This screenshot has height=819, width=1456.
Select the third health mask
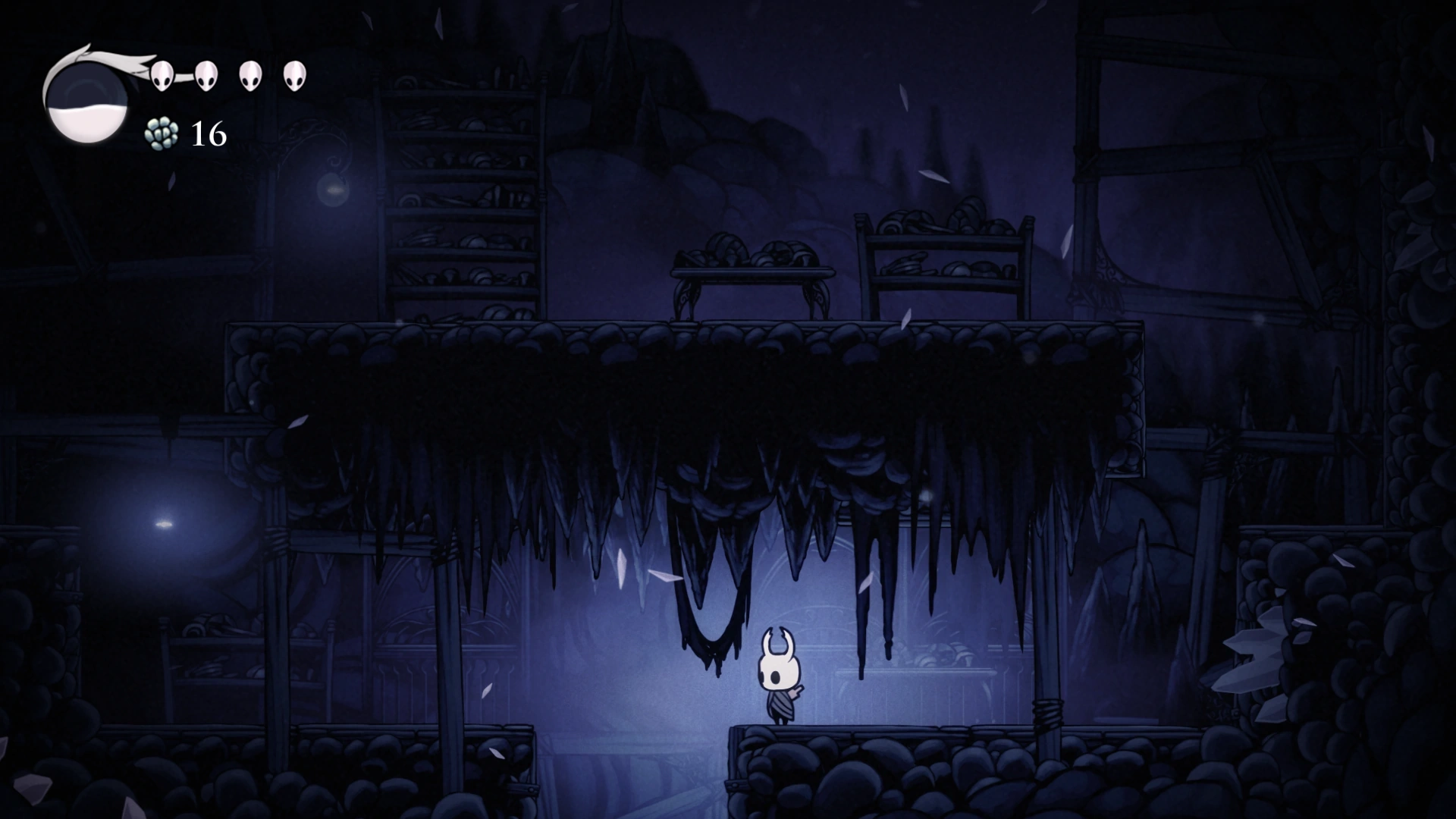pyautogui.click(x=249, y=75)
